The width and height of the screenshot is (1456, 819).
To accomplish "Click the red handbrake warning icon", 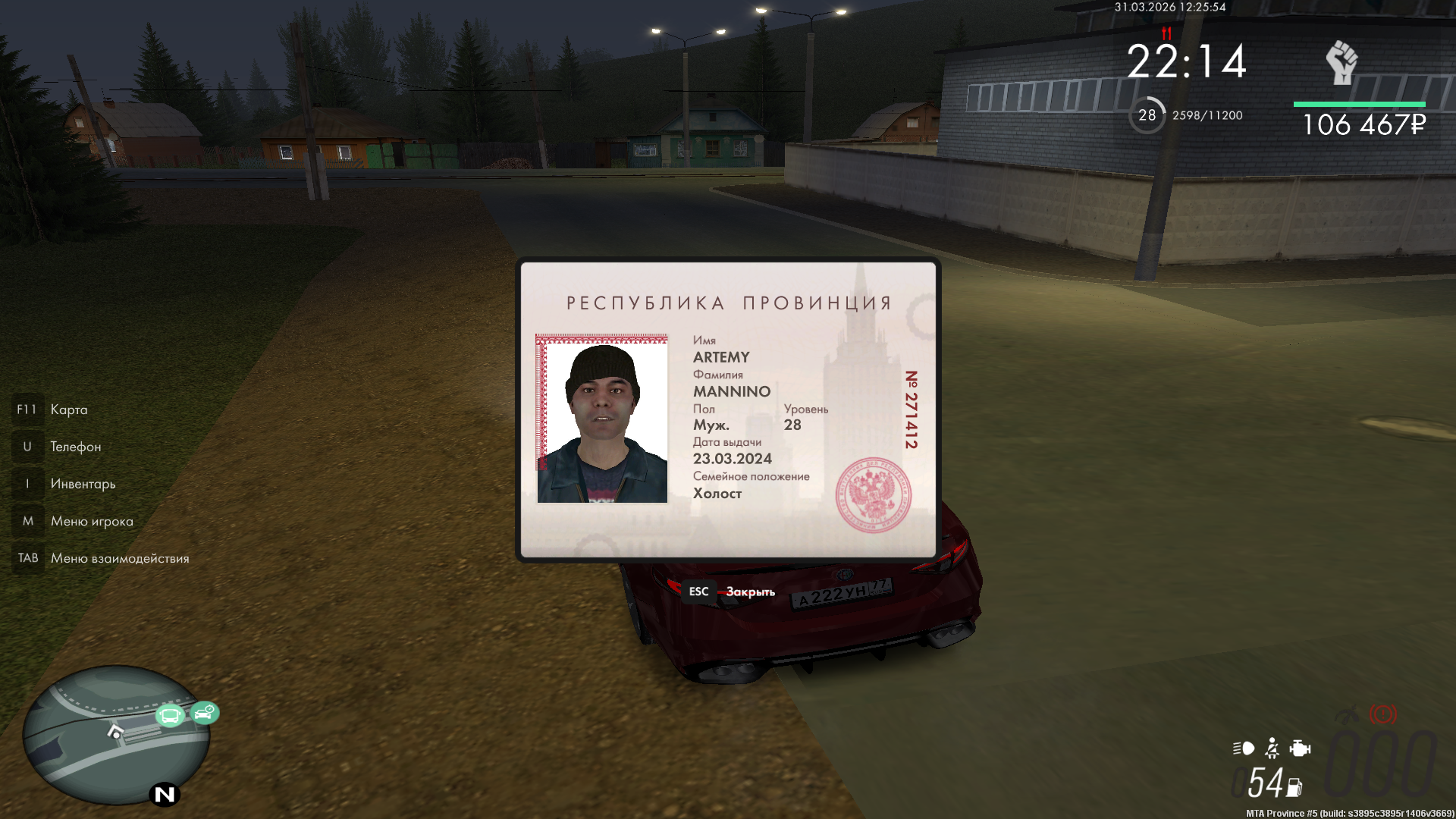I will pos(1382,714).
